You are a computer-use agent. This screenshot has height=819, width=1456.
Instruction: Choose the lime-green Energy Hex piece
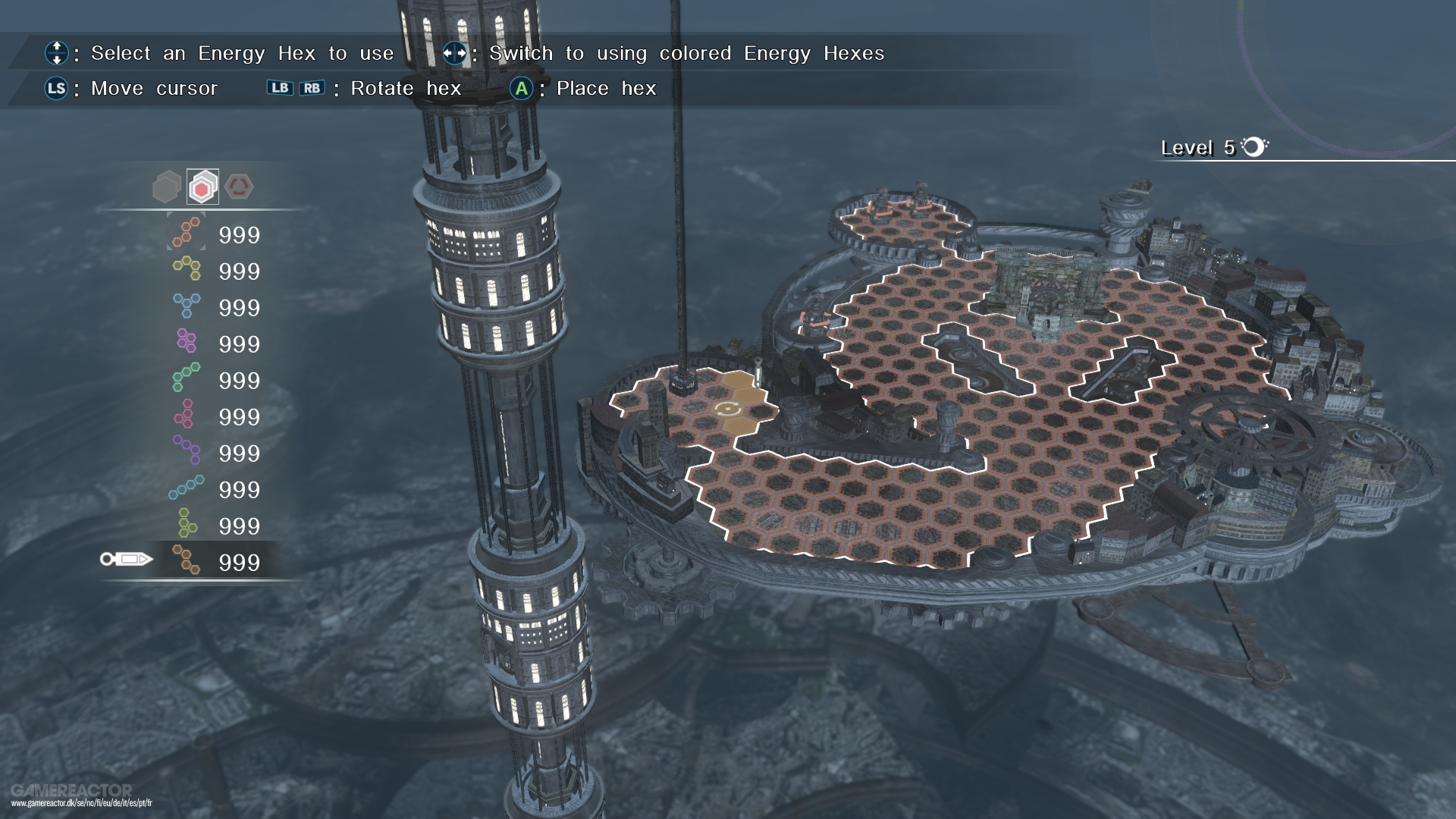pos(187,524)
